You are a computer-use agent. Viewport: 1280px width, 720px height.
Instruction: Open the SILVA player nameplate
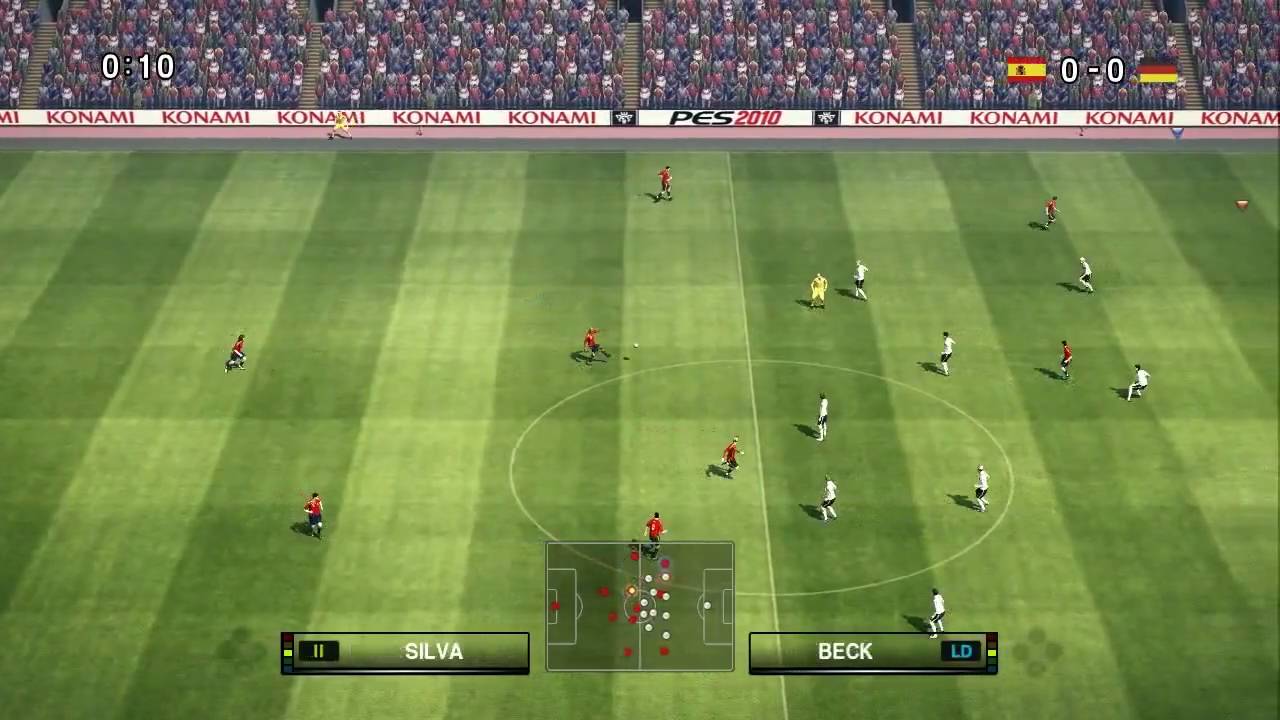(x=432, y=651)
